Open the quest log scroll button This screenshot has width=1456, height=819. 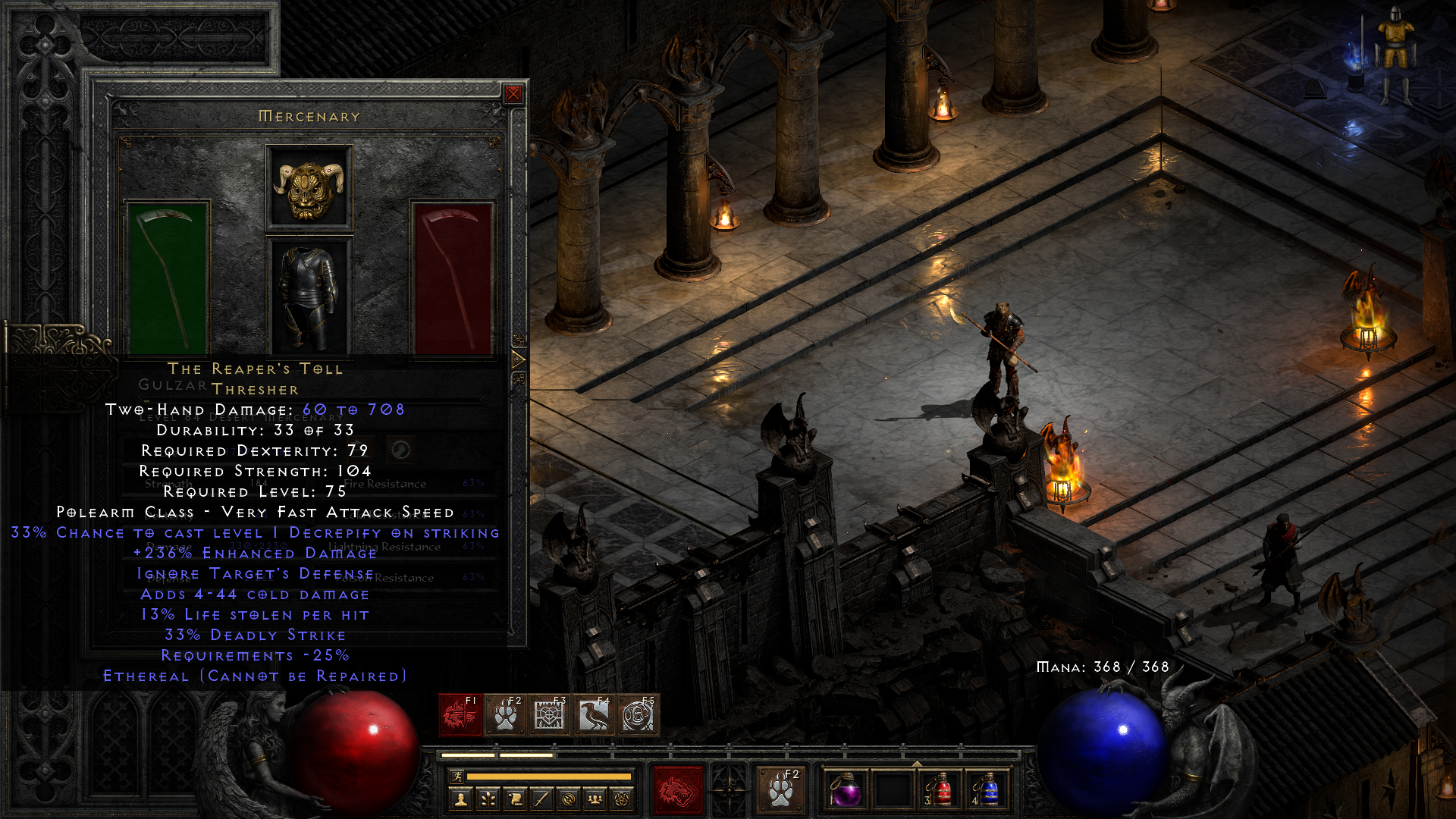click(515, 799)
